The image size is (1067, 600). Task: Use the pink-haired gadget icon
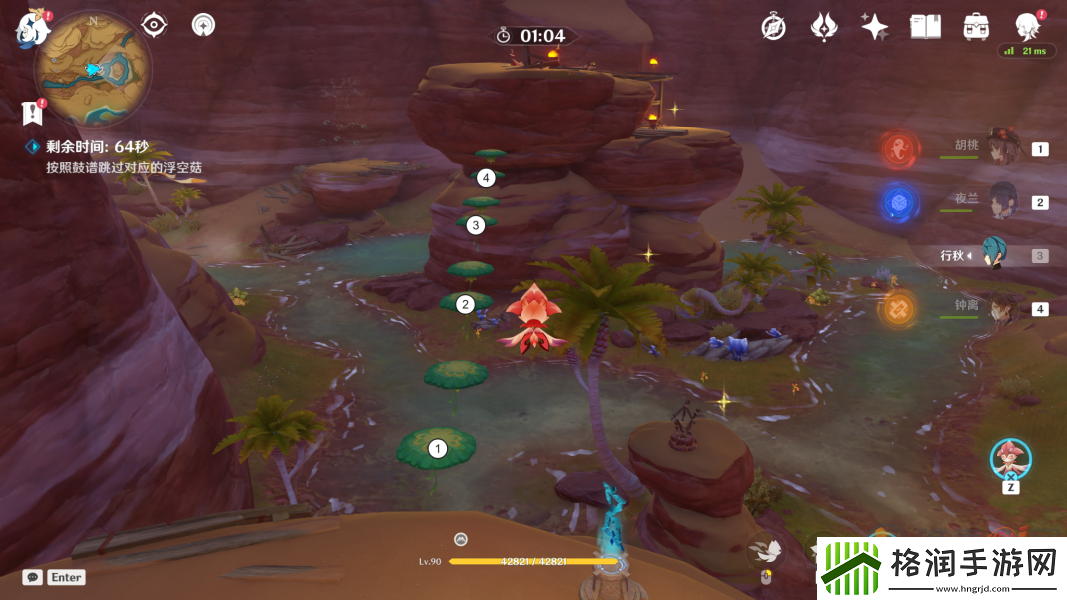click(x=1011, y=459)
